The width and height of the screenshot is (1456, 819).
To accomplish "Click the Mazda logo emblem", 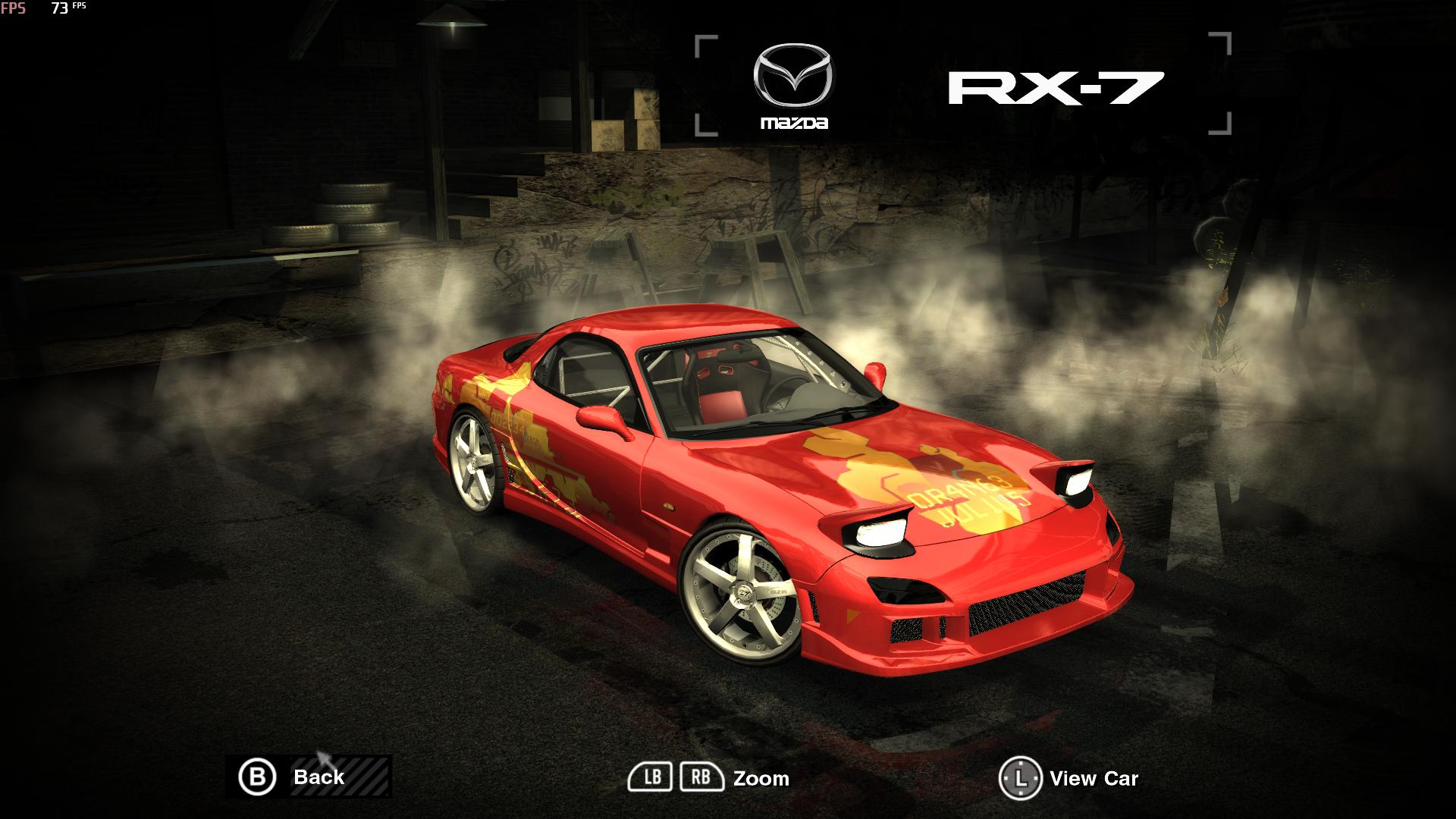I will [792, 73].
